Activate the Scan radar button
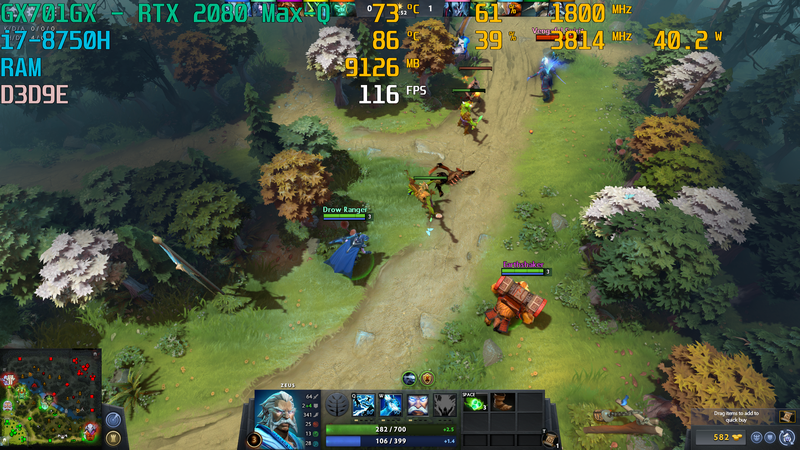 (113, 420)
